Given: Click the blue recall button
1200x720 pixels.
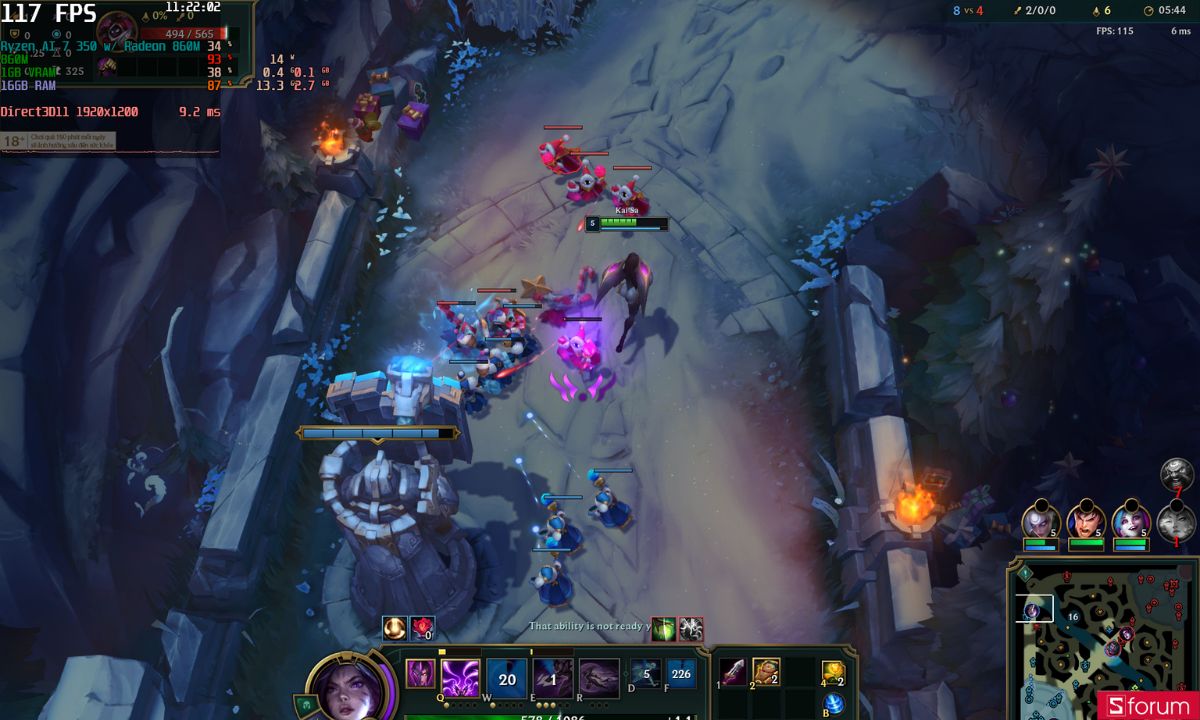Looking at the screenshot, I should tap(833, 703).
